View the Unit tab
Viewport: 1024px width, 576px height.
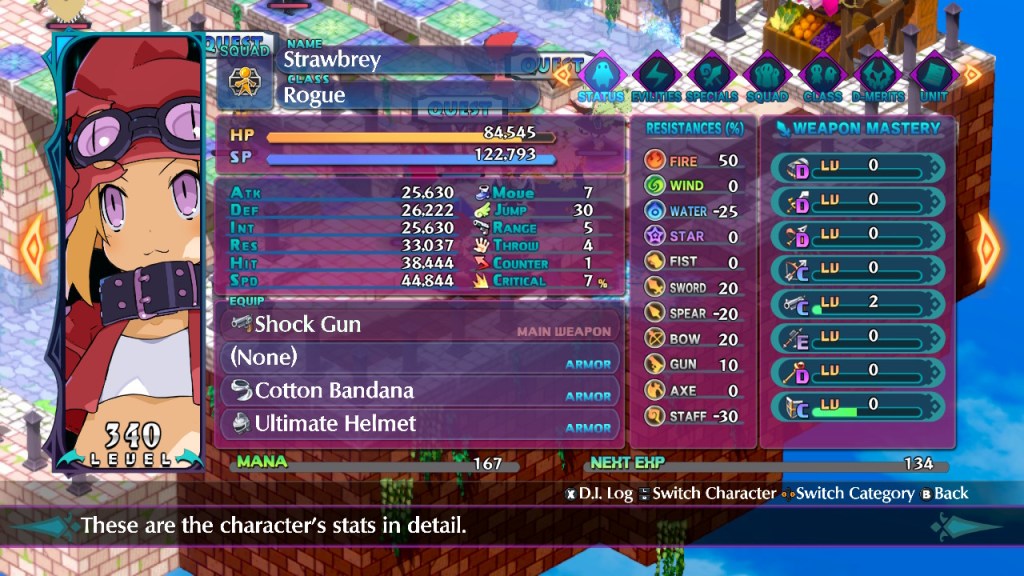(x=932, y=75)
